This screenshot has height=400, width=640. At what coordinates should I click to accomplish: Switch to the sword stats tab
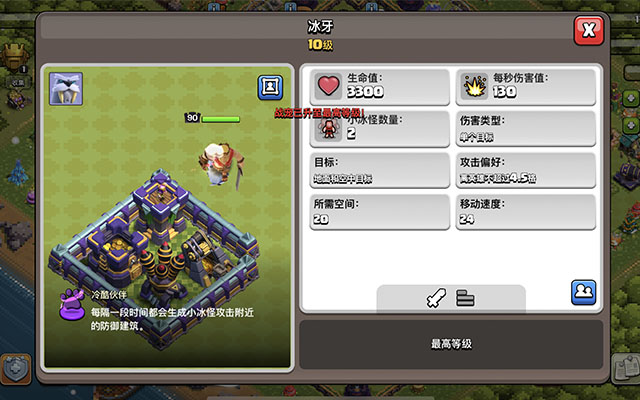coord(434,297)
